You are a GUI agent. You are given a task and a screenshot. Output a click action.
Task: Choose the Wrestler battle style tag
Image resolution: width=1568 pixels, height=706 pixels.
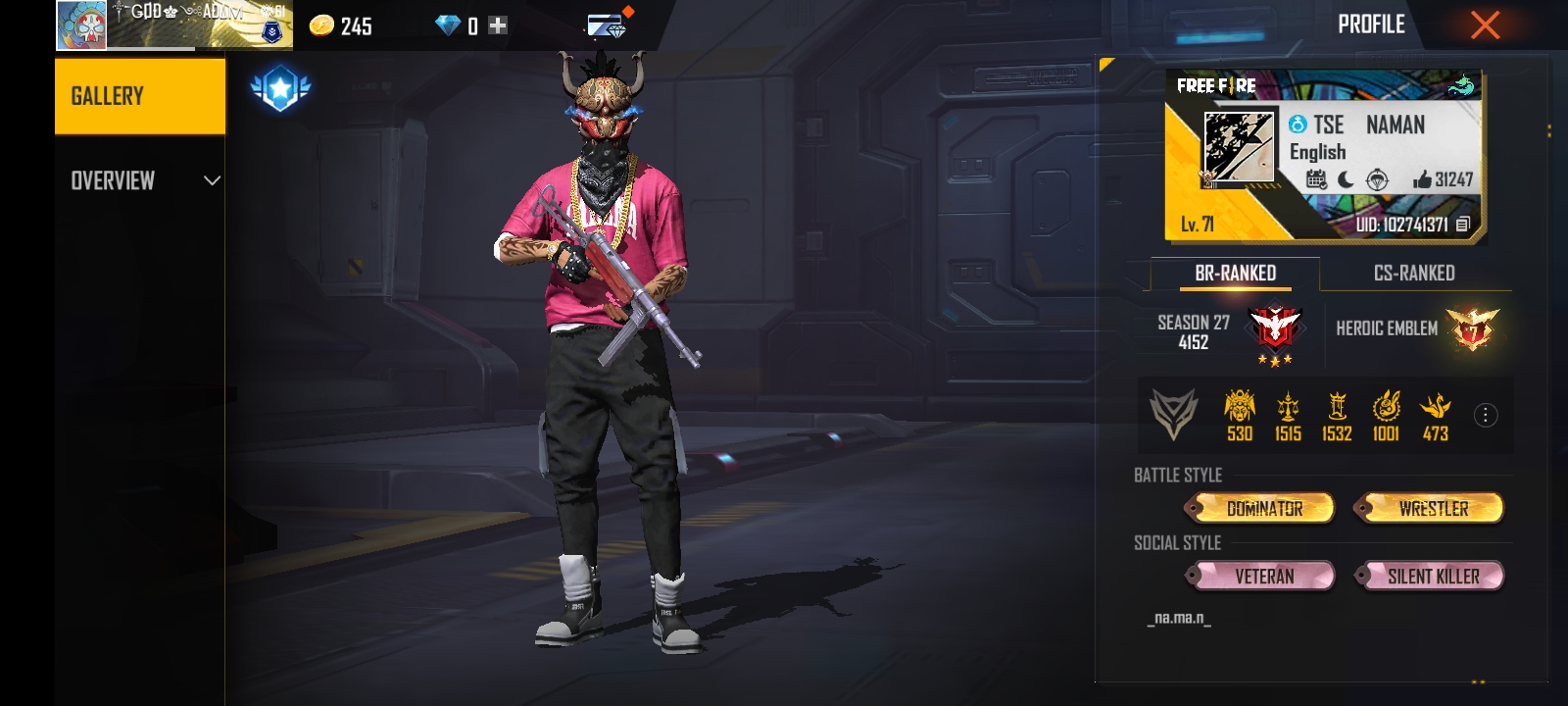(1433, 508)
